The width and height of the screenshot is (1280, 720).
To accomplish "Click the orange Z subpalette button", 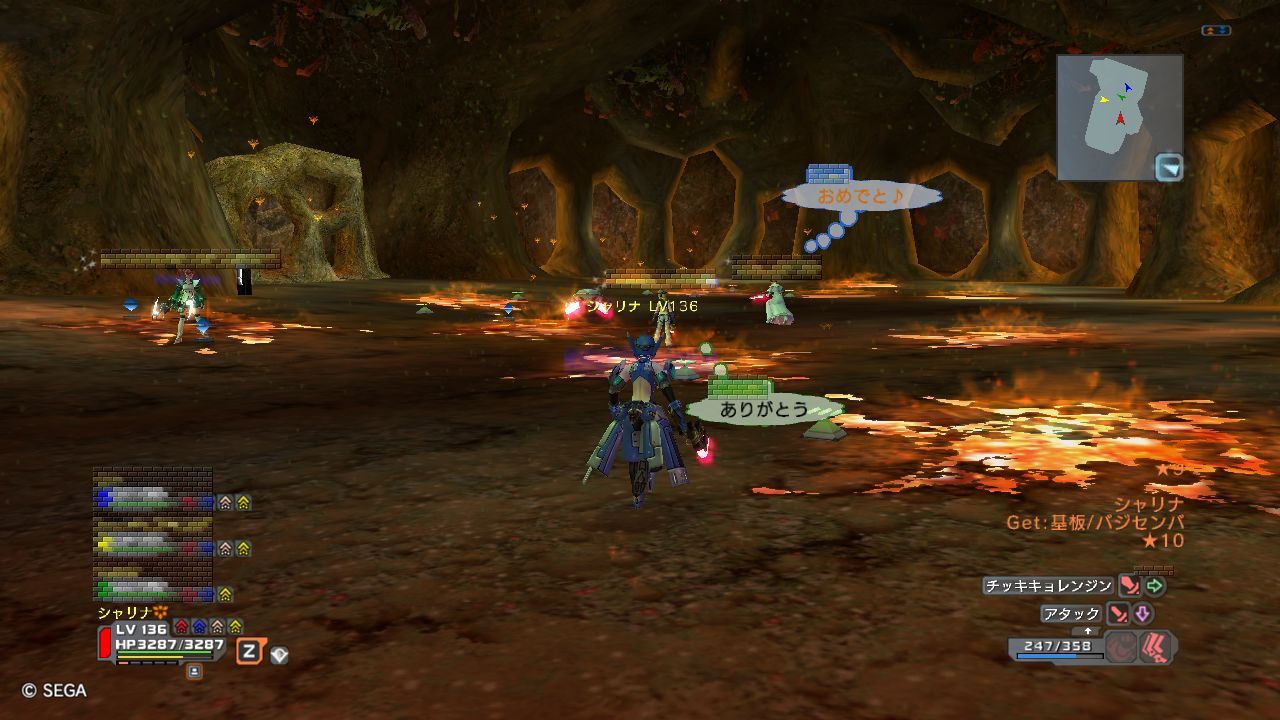I will click(249, 652).
